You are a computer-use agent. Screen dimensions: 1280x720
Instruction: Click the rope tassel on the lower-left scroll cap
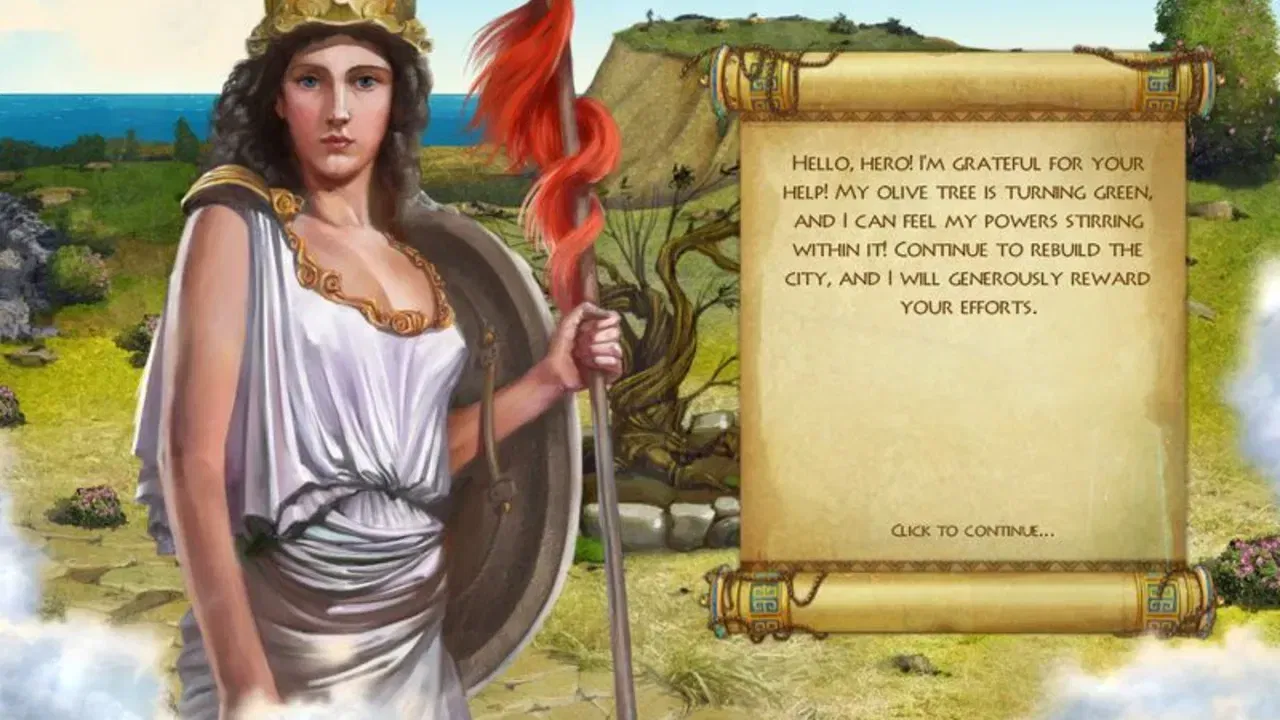[x=722, y=630]
